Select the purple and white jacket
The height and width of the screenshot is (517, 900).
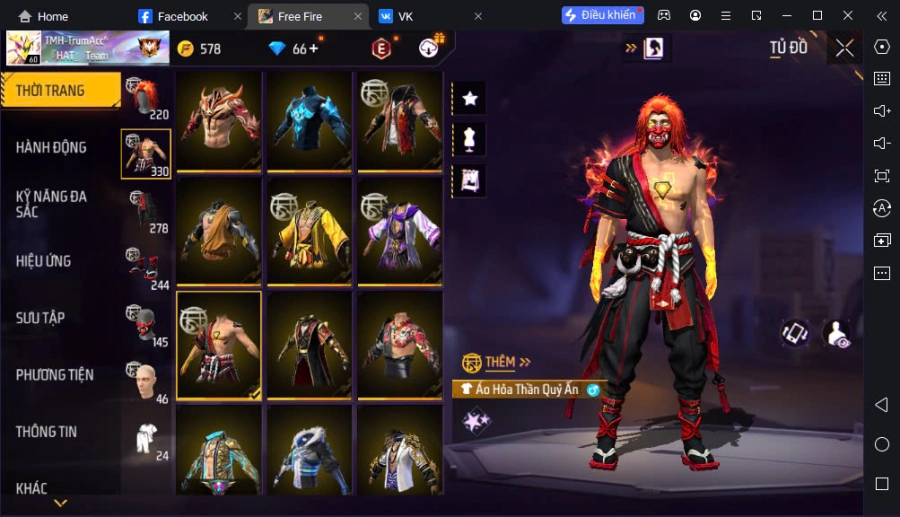400,229
